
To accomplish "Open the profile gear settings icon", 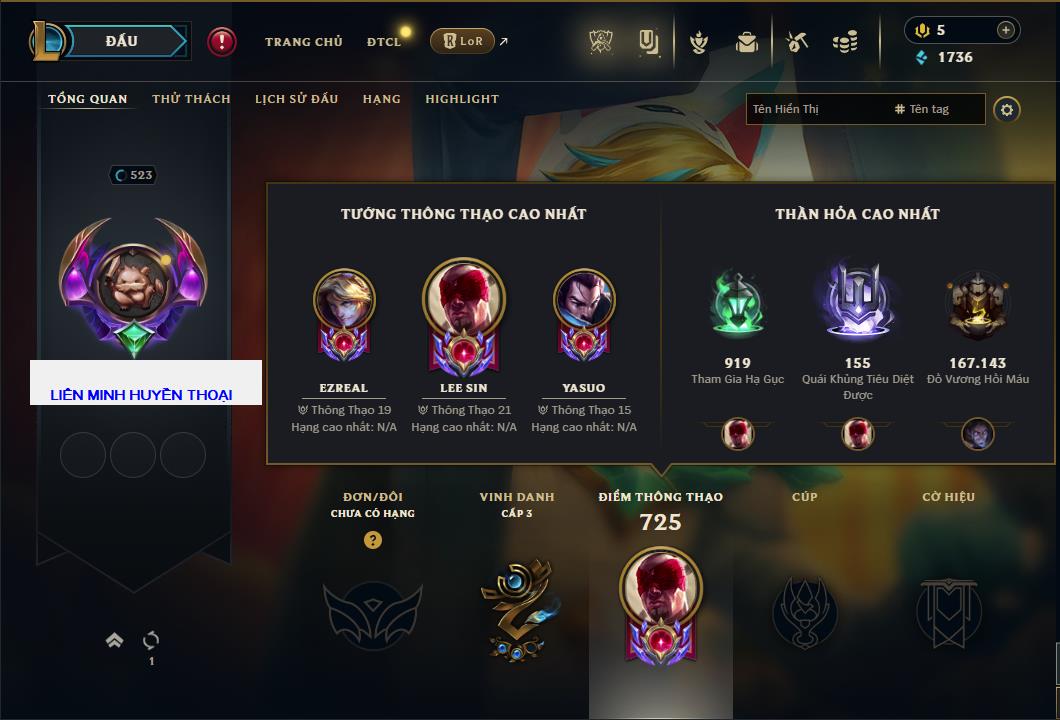I will pyautogui.click(x=1007, y=109).
